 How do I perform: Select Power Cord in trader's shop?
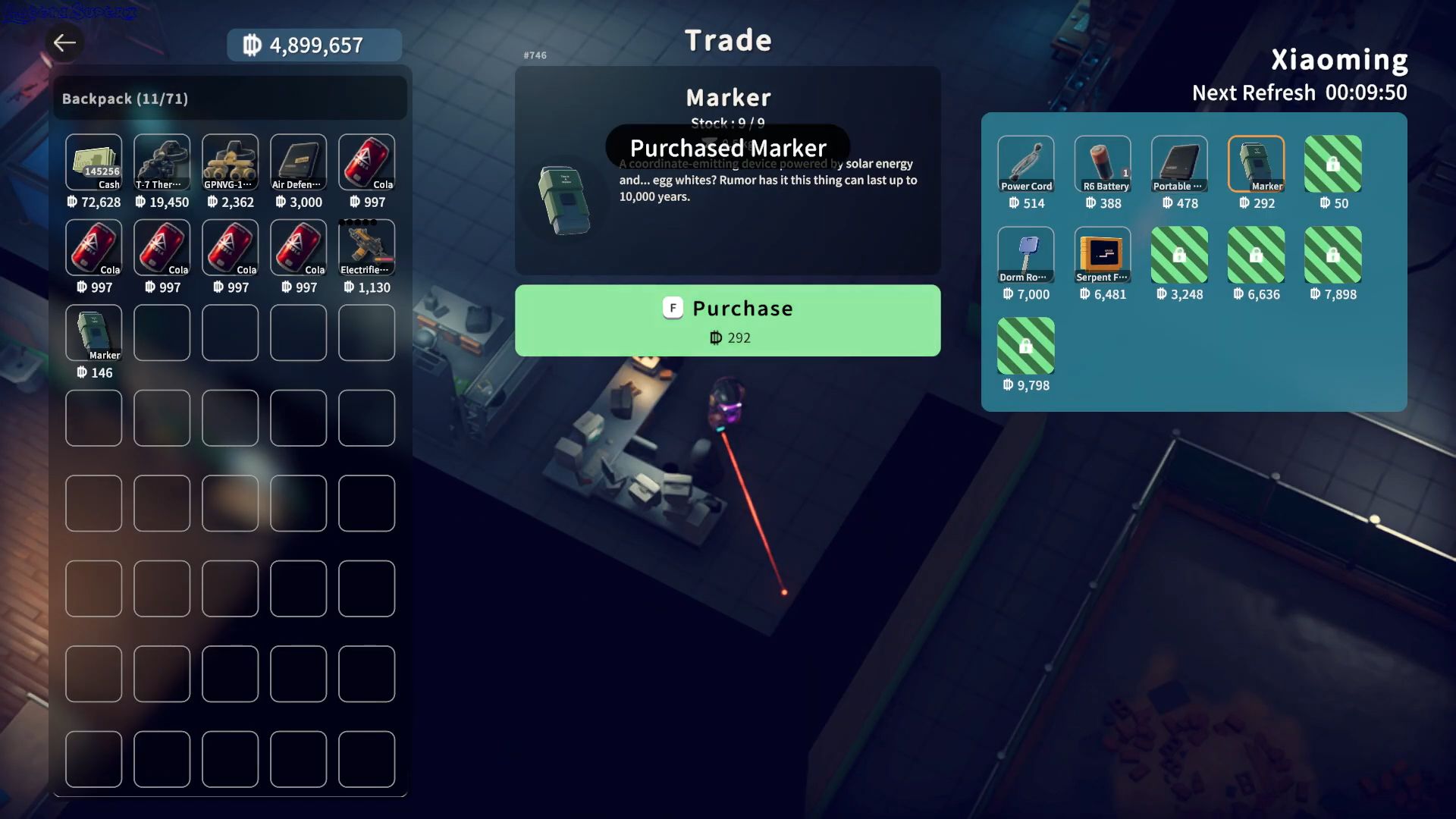tap(1025, 164)
